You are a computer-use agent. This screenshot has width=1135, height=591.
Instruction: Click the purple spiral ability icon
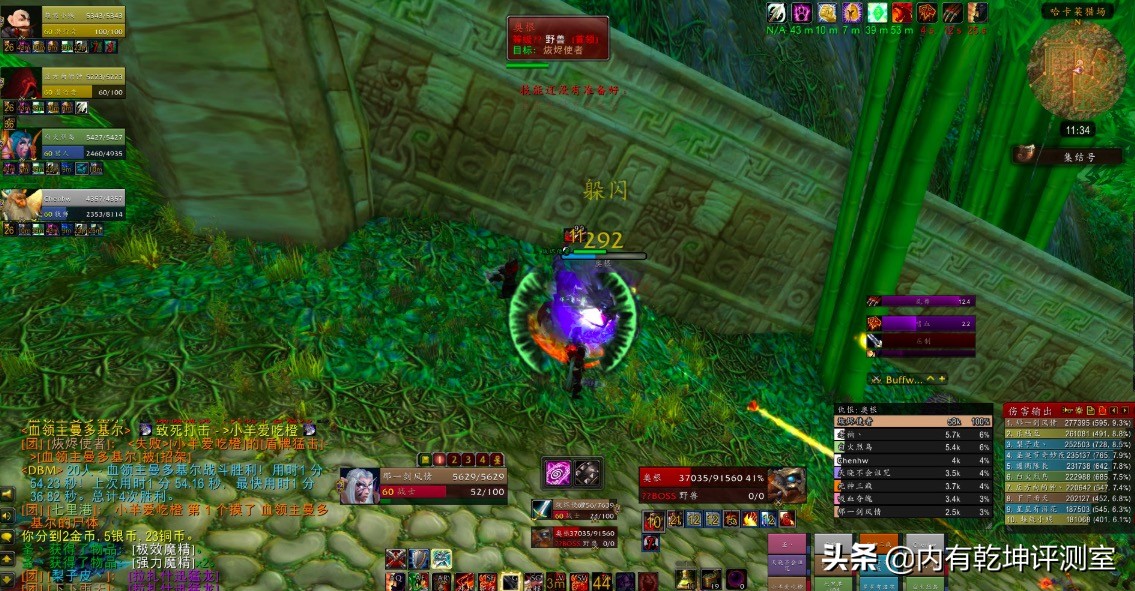(x=556, y=472)
